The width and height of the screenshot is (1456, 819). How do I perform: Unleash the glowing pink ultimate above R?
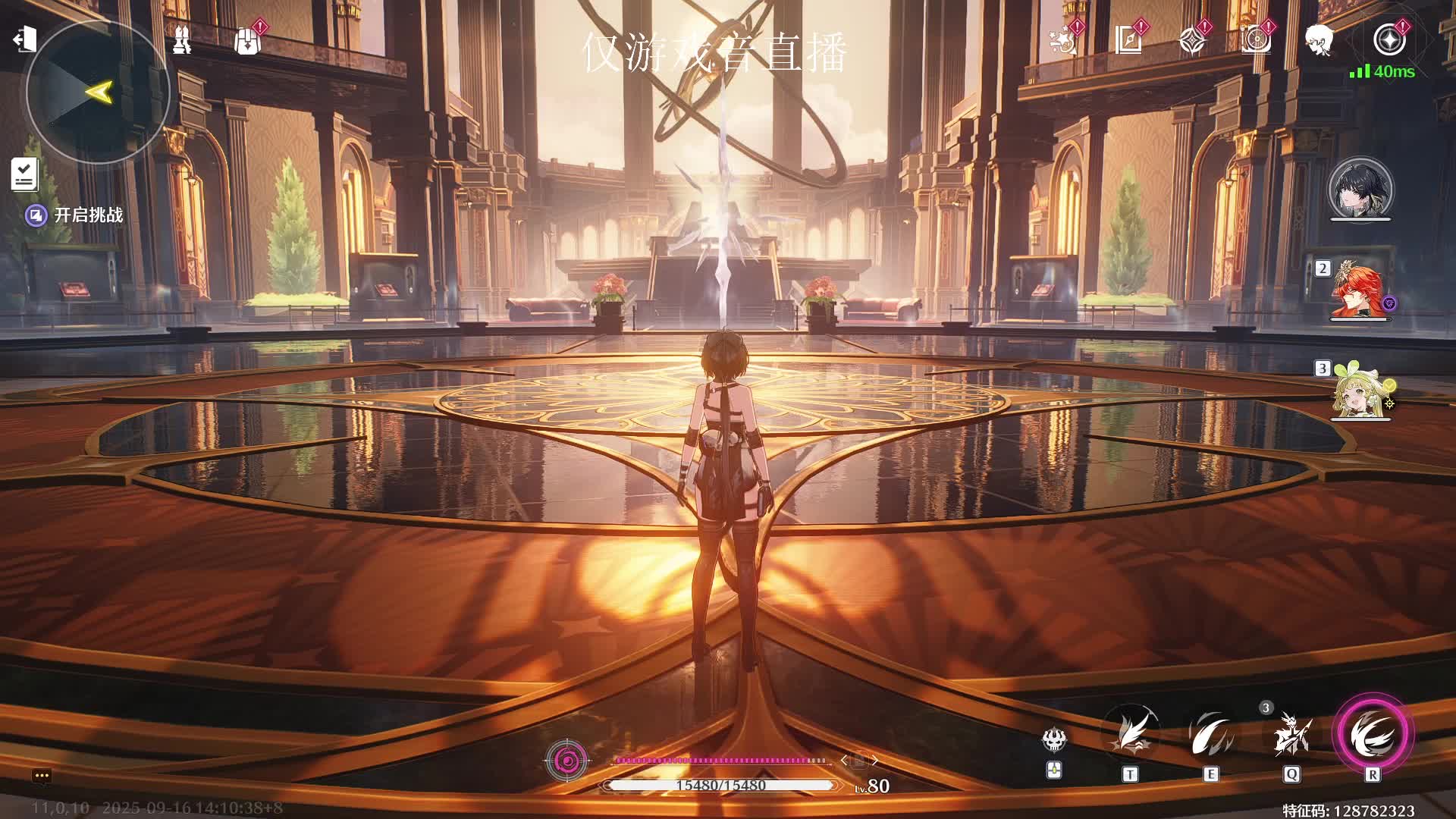click(x=1372, y=733)
